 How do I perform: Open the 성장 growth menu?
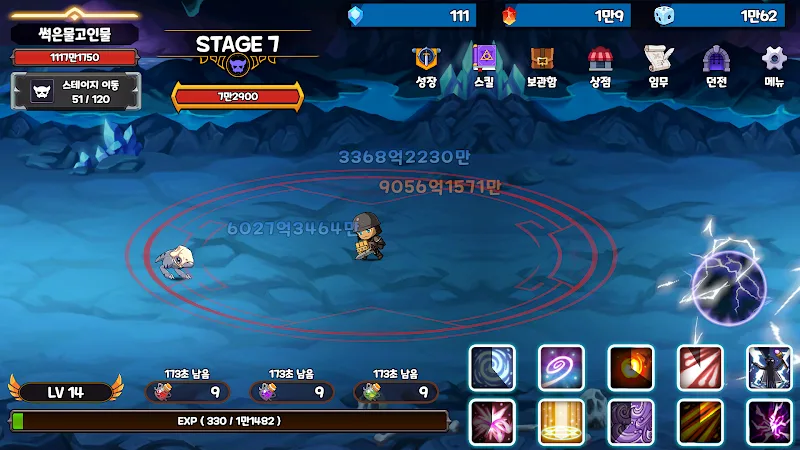pyautogui.click(x=426, y=65)
